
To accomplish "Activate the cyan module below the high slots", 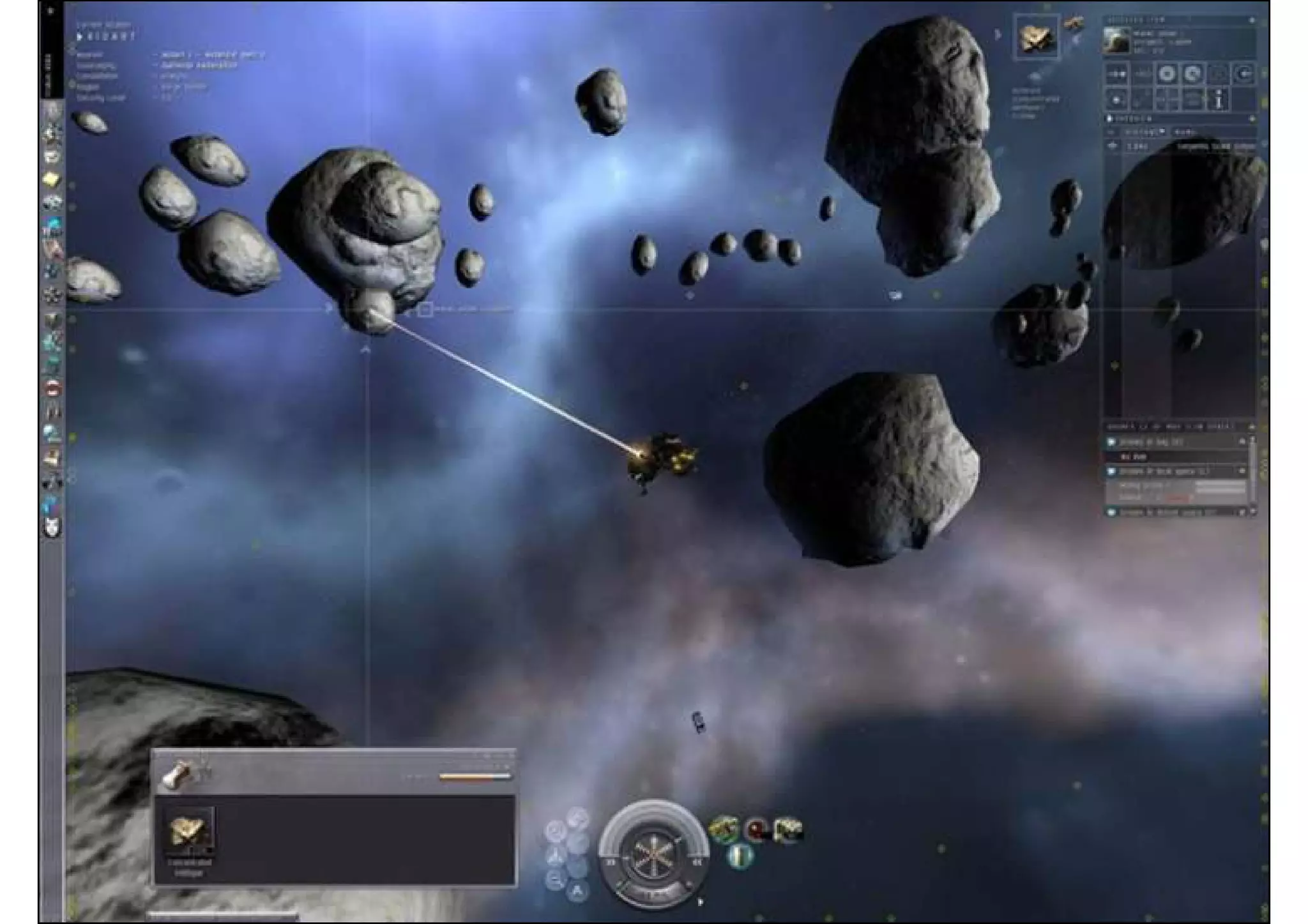I will click(x=740, y=856).
